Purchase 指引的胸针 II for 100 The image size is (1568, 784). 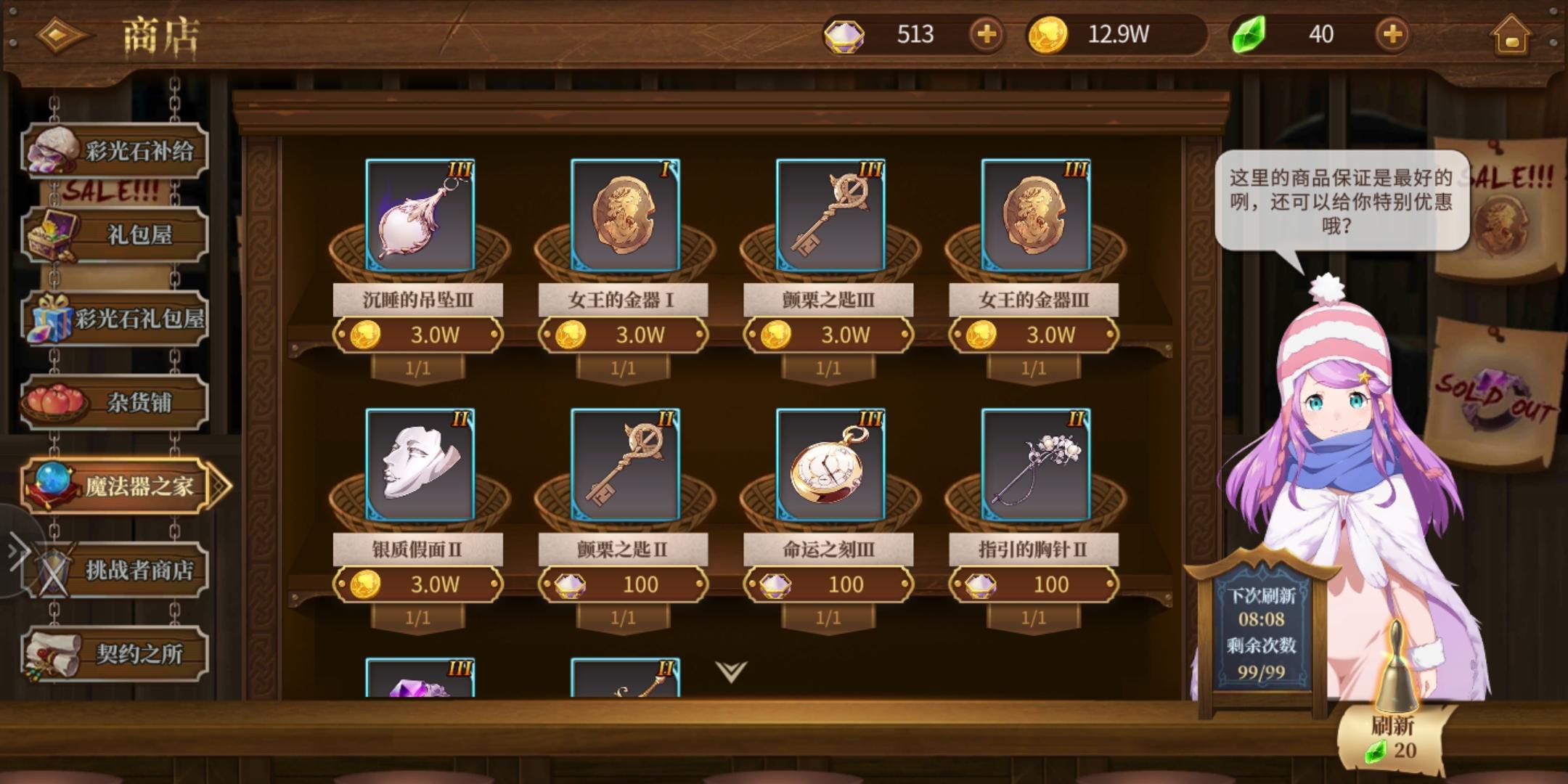click(x=1032, y=584)
